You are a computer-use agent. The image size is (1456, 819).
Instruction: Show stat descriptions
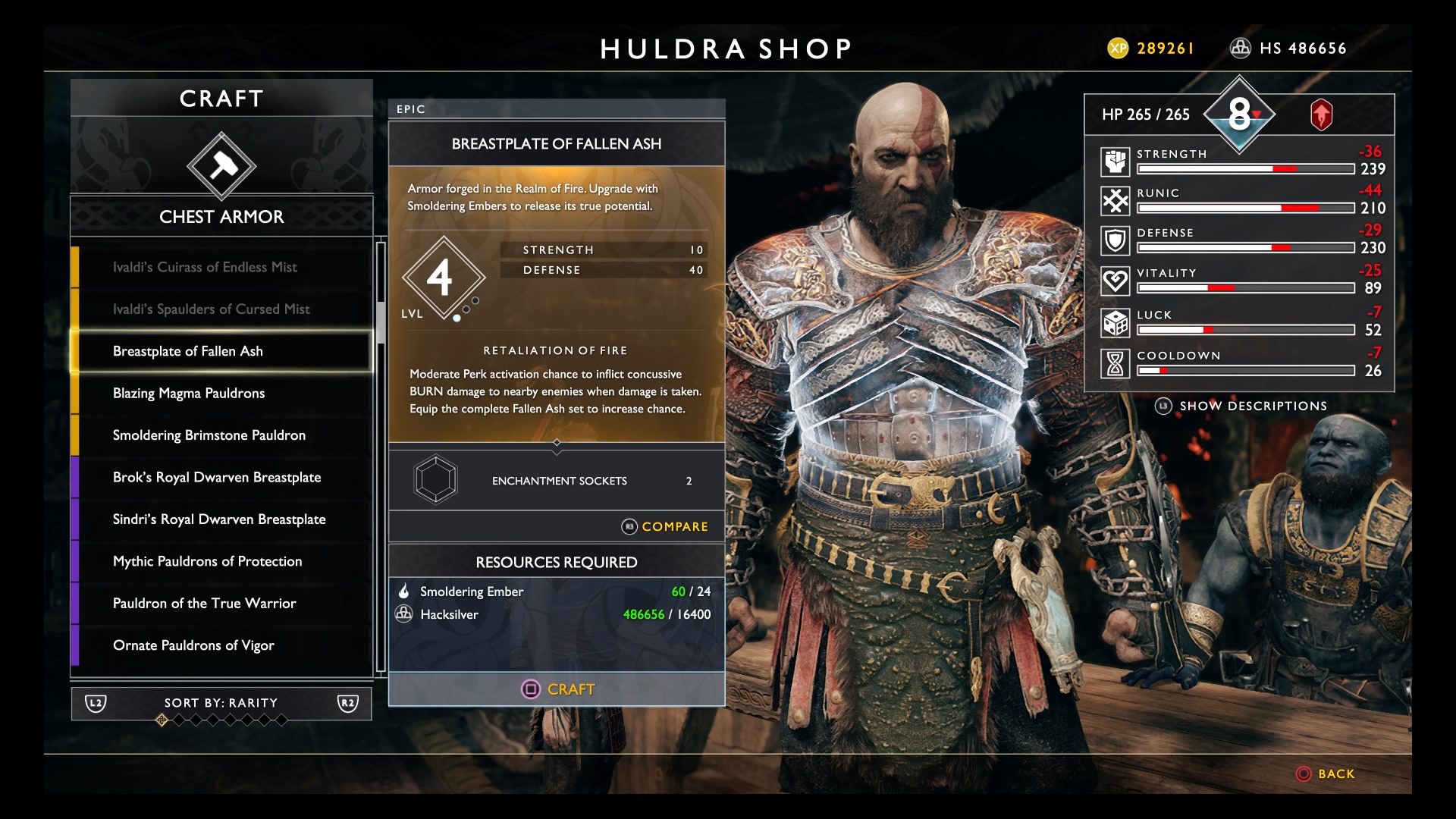tap(1241, 406)
